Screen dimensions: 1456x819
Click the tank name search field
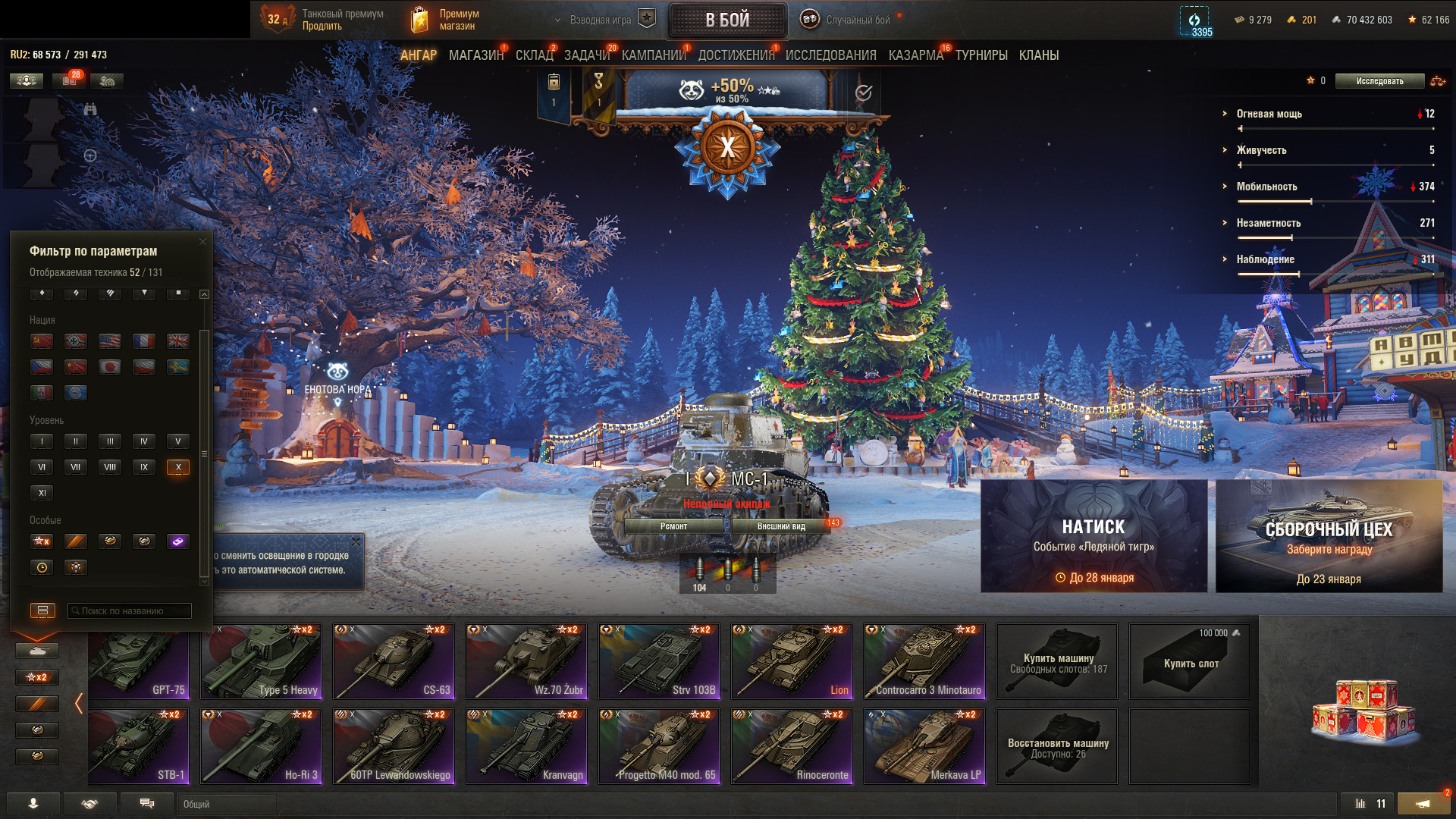click(x=130, y=610)
